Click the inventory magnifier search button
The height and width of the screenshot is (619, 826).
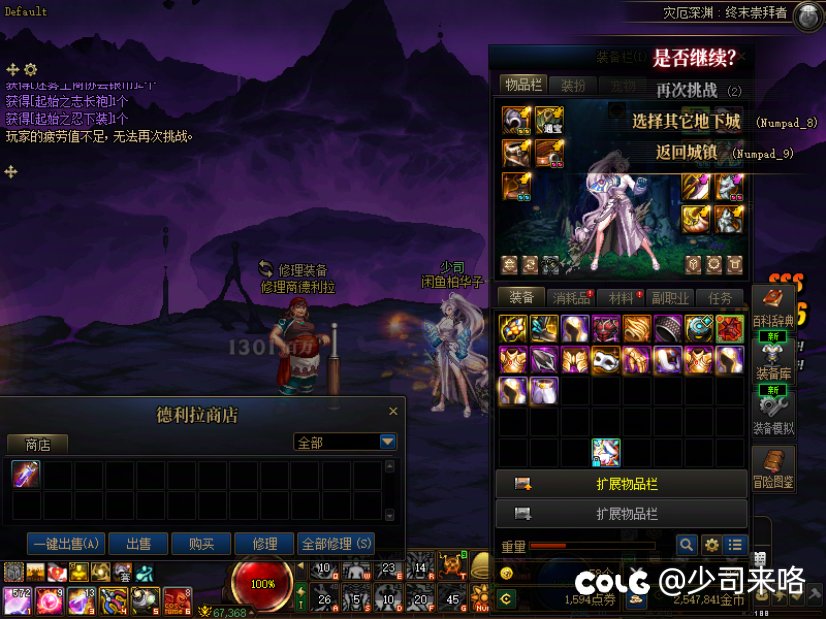[x=686, y=545]
